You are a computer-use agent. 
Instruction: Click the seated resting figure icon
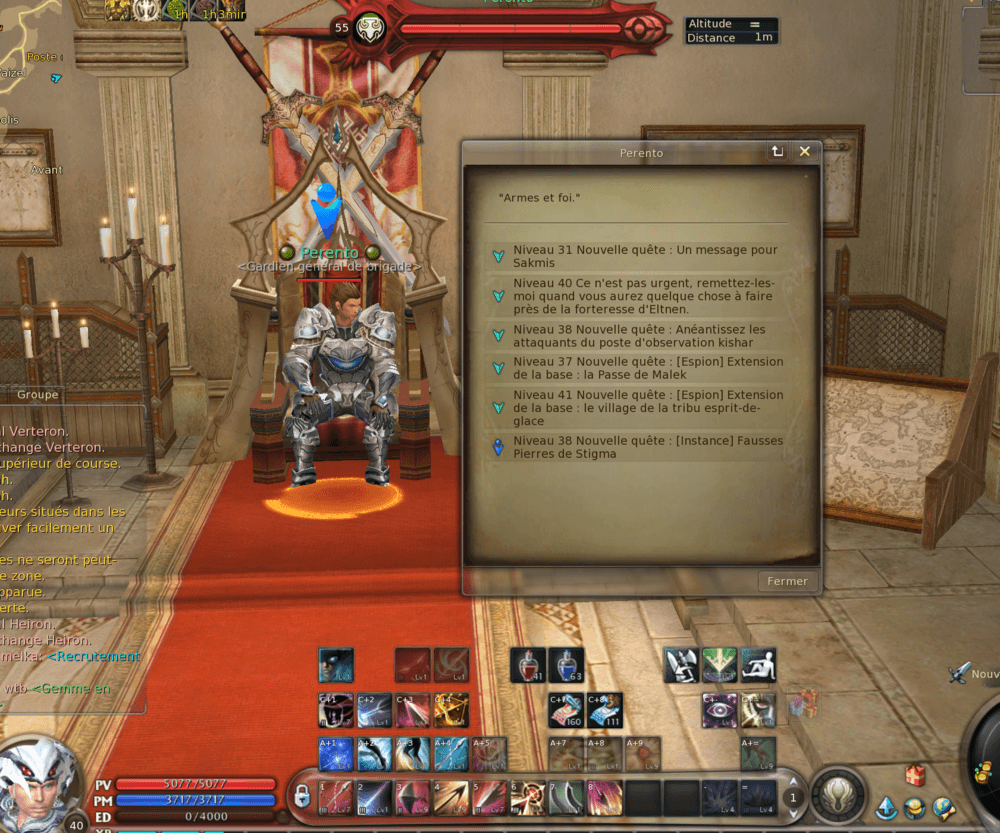point(758,665)
